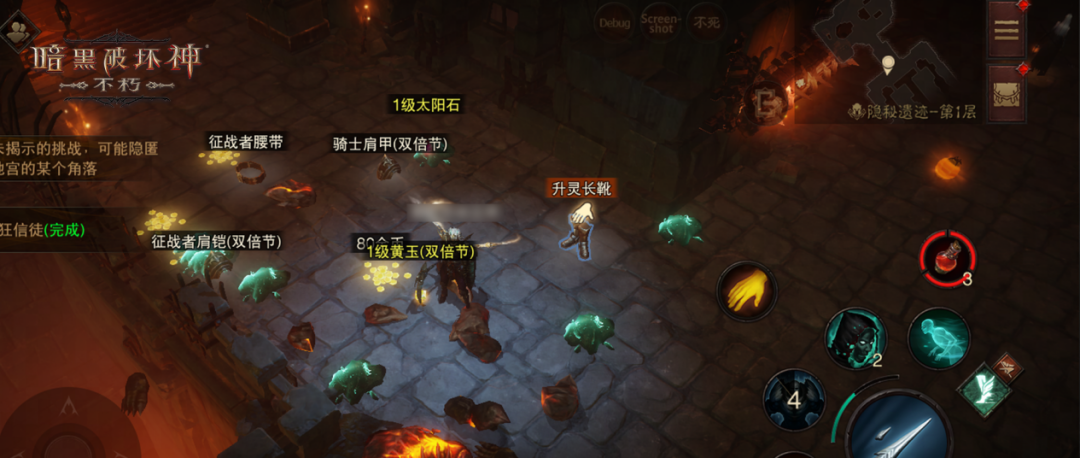This screenshot has width=1080, height=458.
Task: Cast the yellow hand skill
Action: (745, 292)
